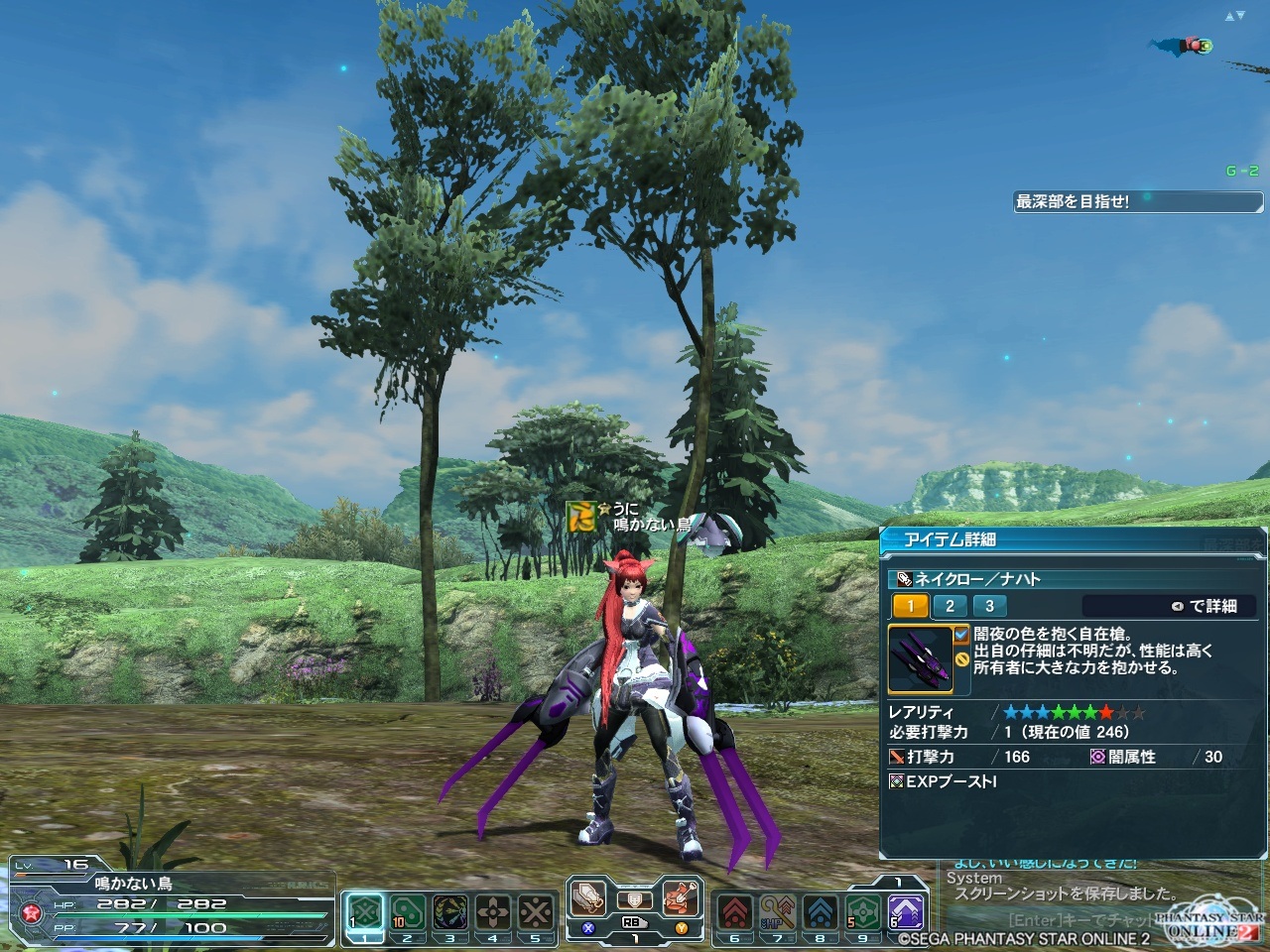This screenshot has width=1270, height=952.
Task: Activate the feather-fan skill in slot 3
Action: pos(450,912)
